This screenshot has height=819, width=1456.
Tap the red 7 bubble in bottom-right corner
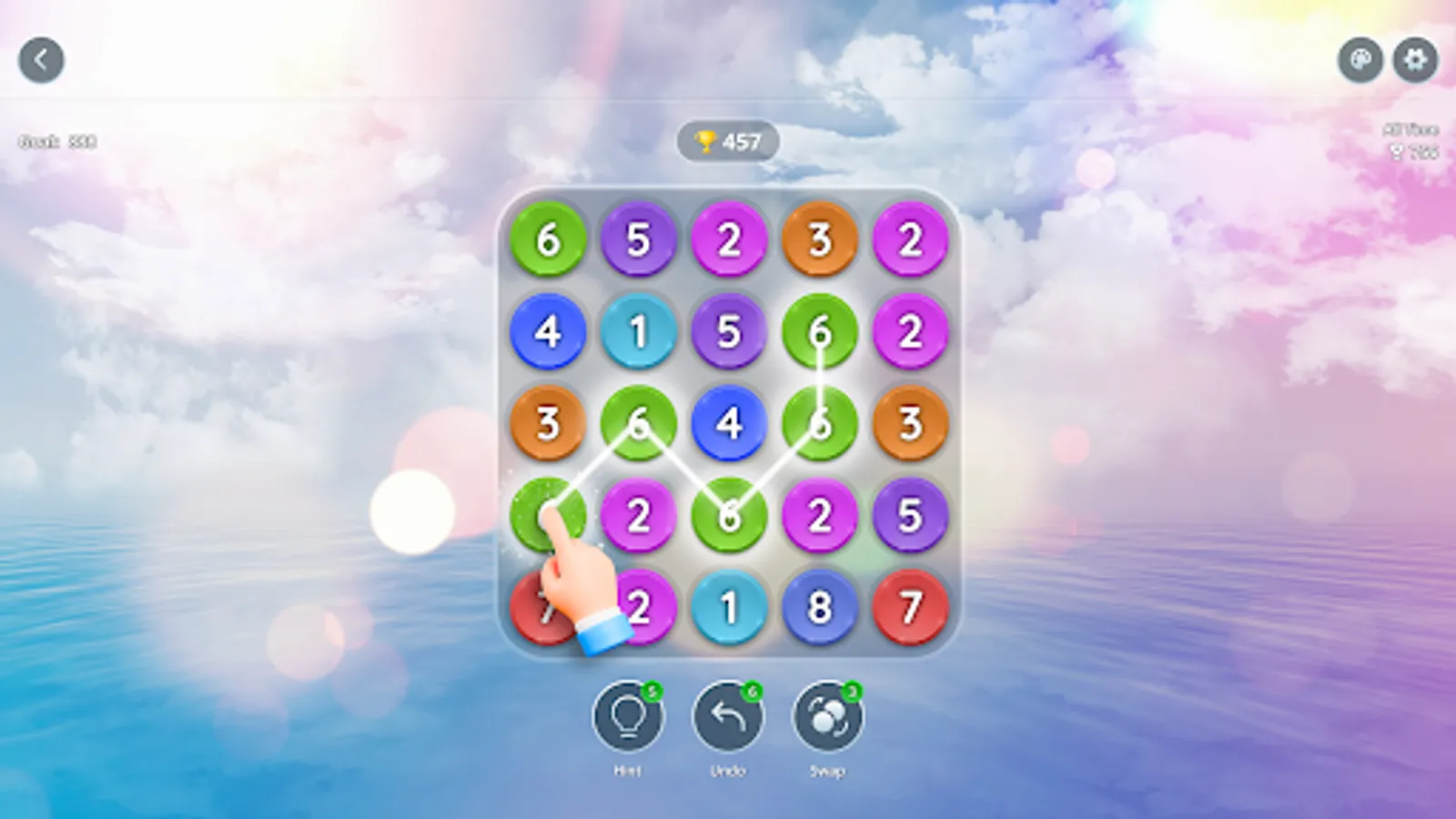[x=910, y=605]
